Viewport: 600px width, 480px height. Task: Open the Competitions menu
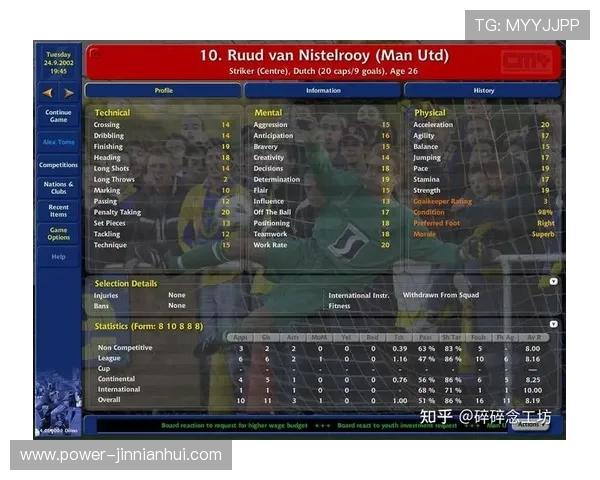pos(58,165)
